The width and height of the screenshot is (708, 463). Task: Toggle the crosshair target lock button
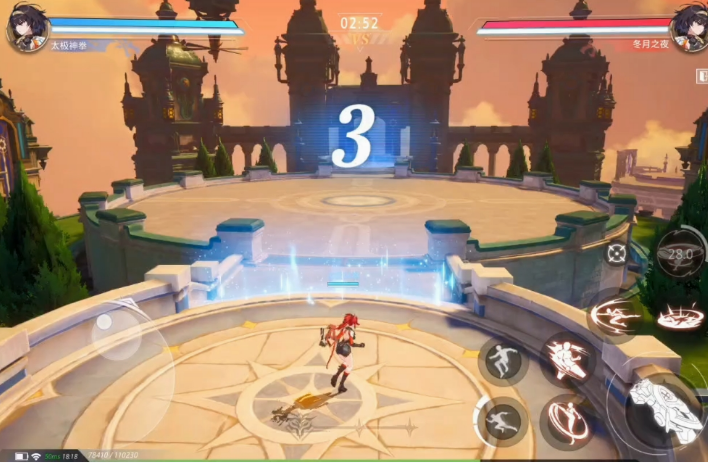click(x=617, y=254)
